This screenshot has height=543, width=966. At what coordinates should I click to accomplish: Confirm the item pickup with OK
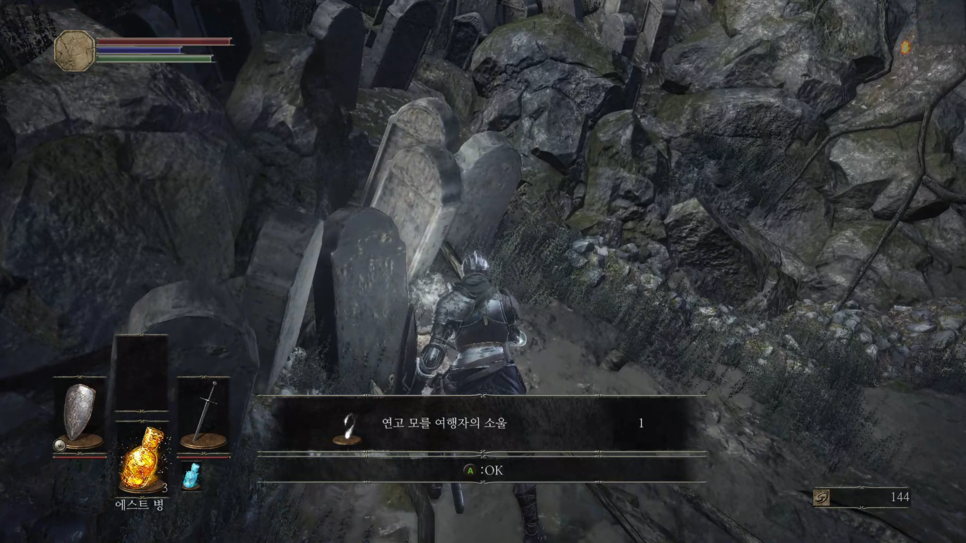482,470
